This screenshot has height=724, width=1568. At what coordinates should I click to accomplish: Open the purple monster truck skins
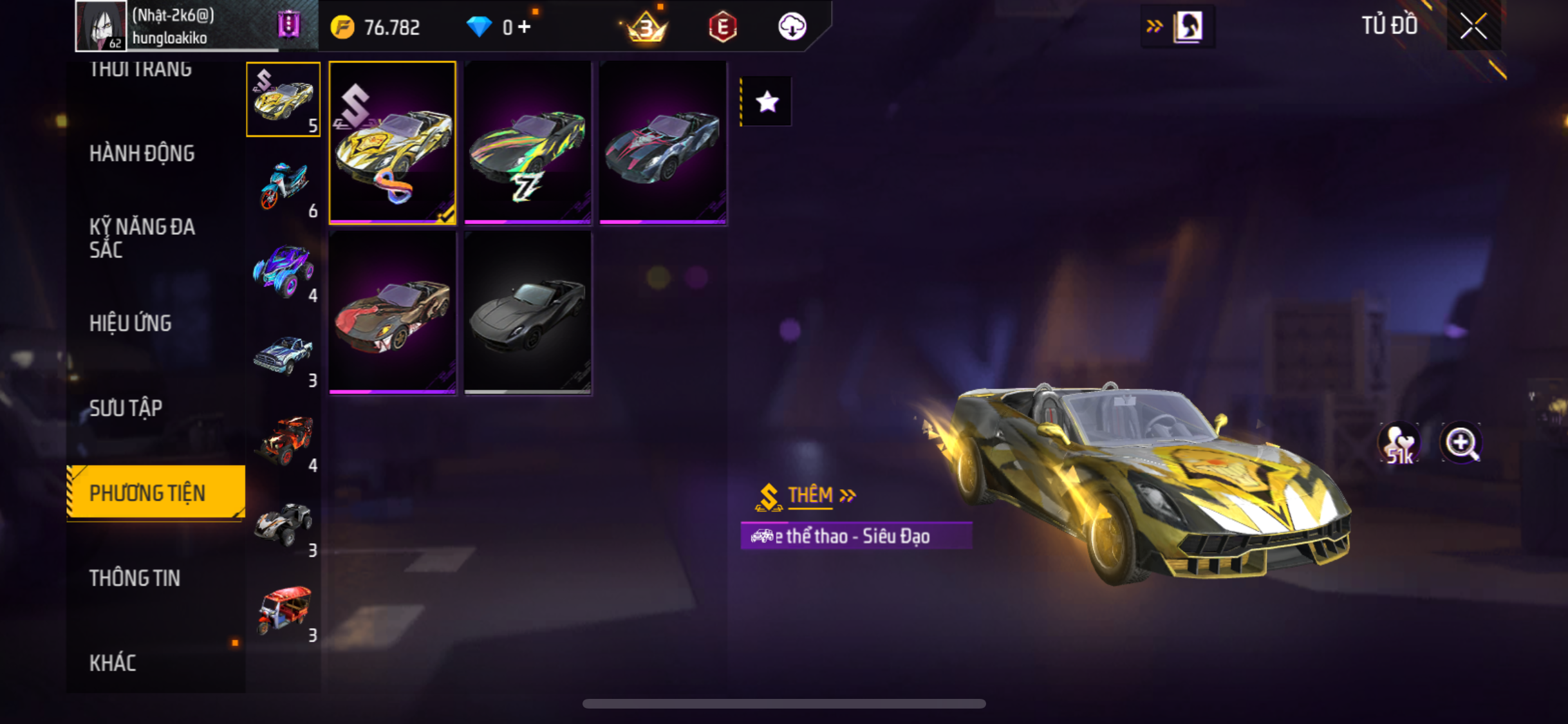coord(284,272)
